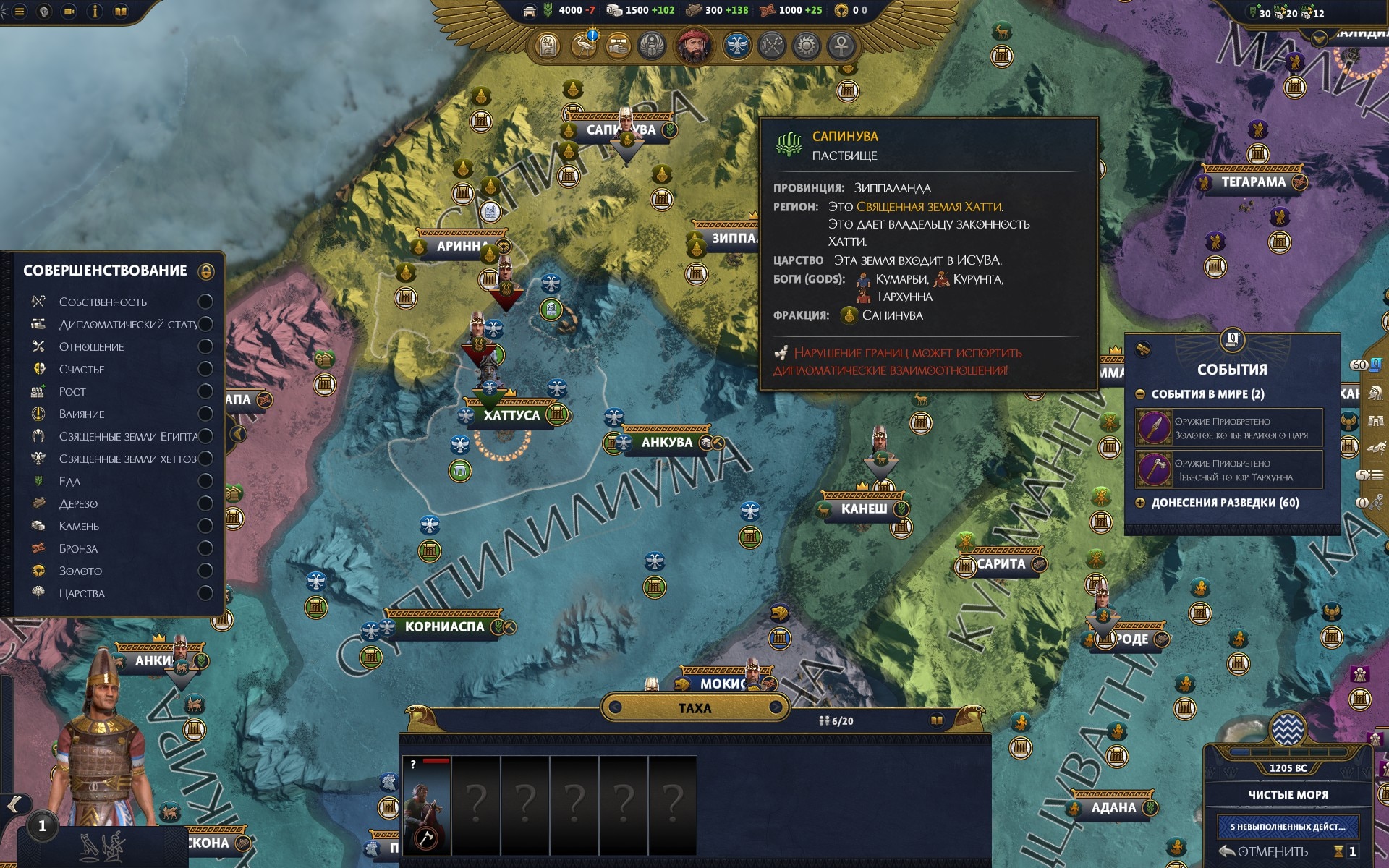Select the axe warrior unit card
This screenshot has width=1389, height=868.
(426, 804)
